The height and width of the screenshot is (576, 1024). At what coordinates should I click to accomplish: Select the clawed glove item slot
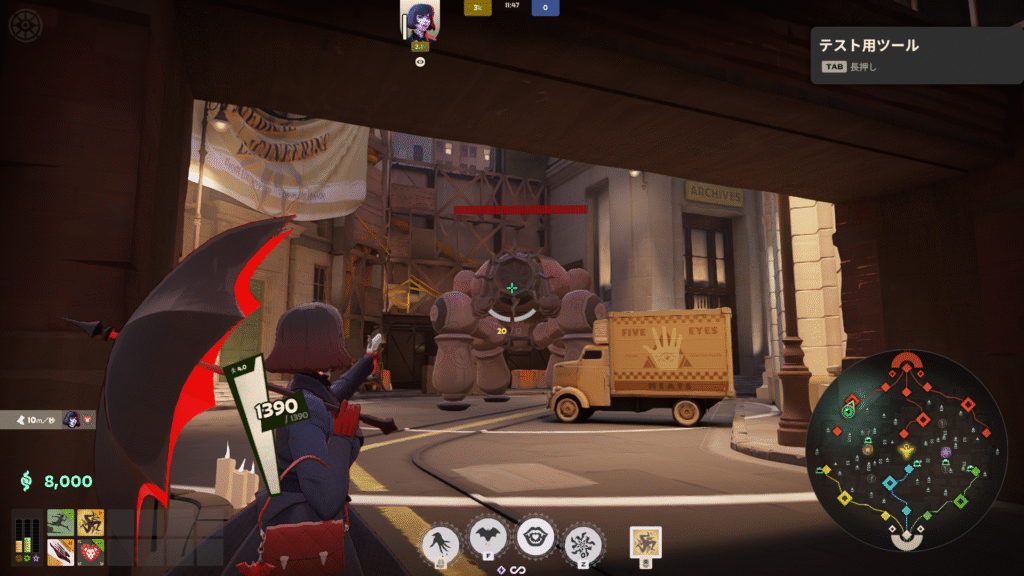(61, 551)
